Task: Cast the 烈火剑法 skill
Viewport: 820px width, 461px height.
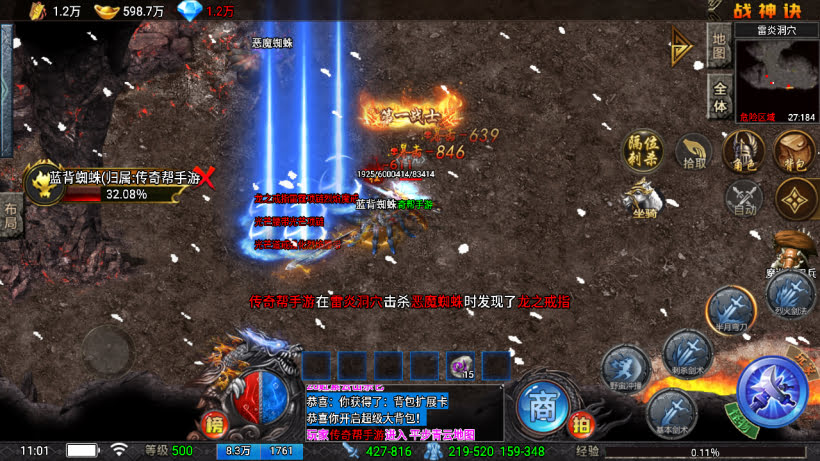Action: point(789,294)
